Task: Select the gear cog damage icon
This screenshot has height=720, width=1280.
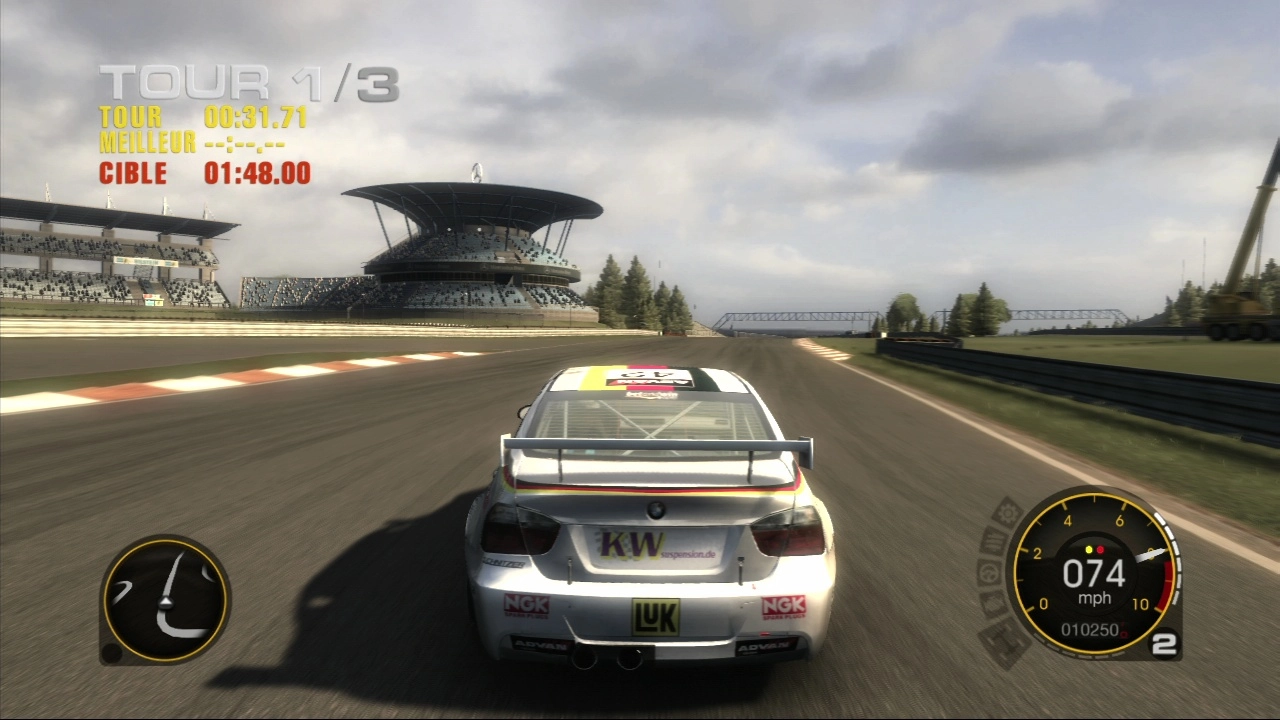Action: (1007, 513)
